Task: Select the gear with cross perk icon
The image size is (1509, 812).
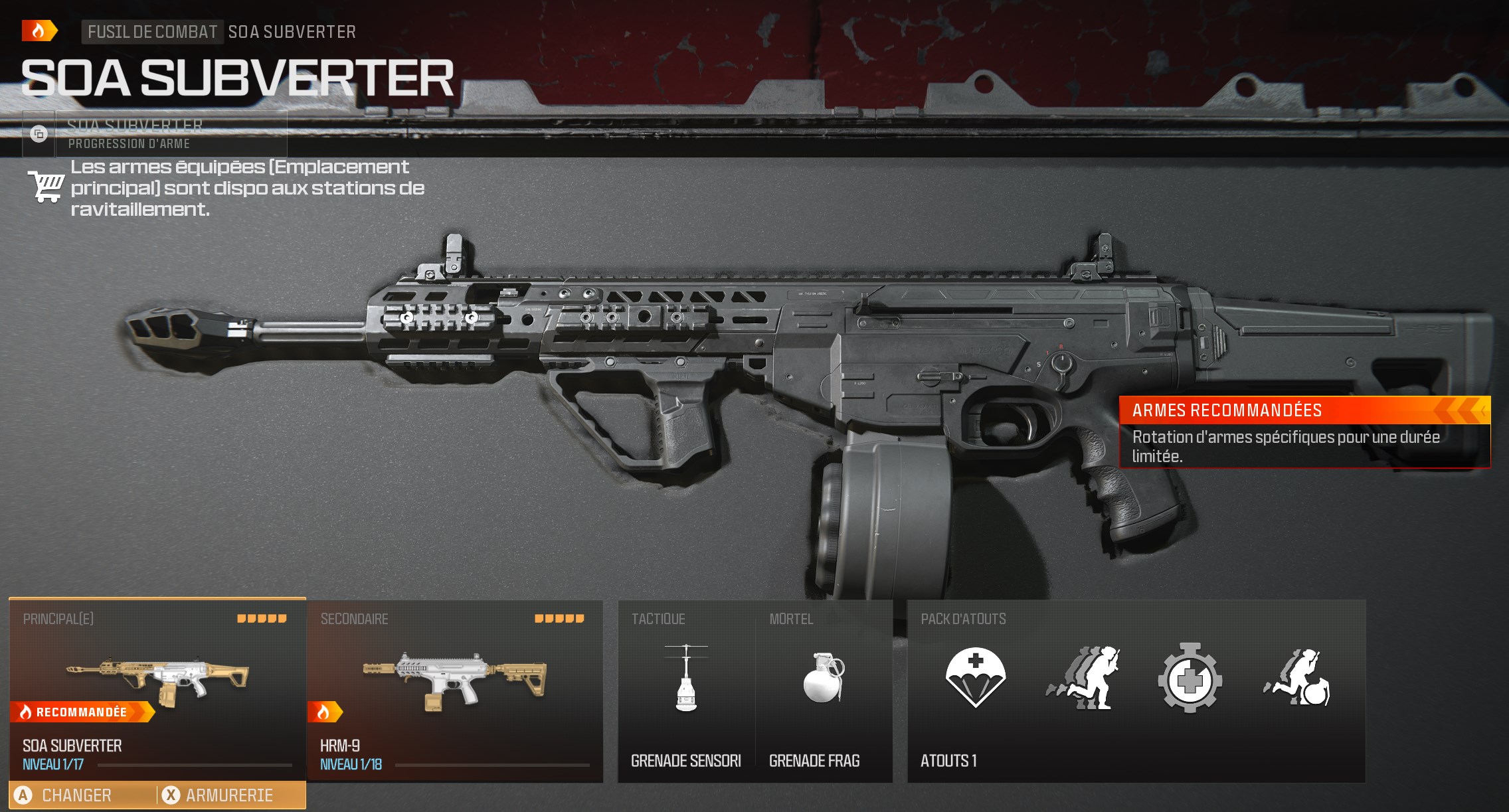Action: (x=1190, y=679)
